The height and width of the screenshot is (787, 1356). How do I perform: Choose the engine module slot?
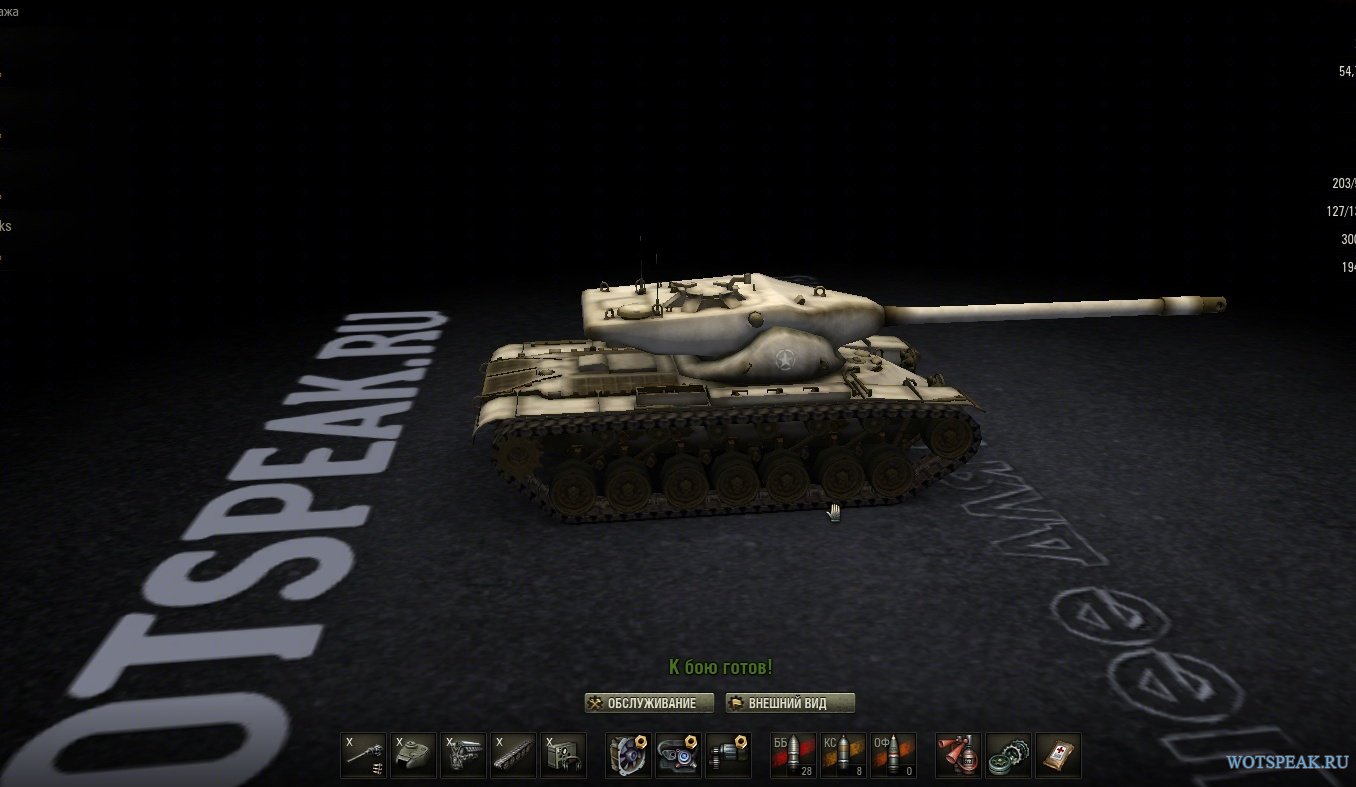click(x=463, y=756)
